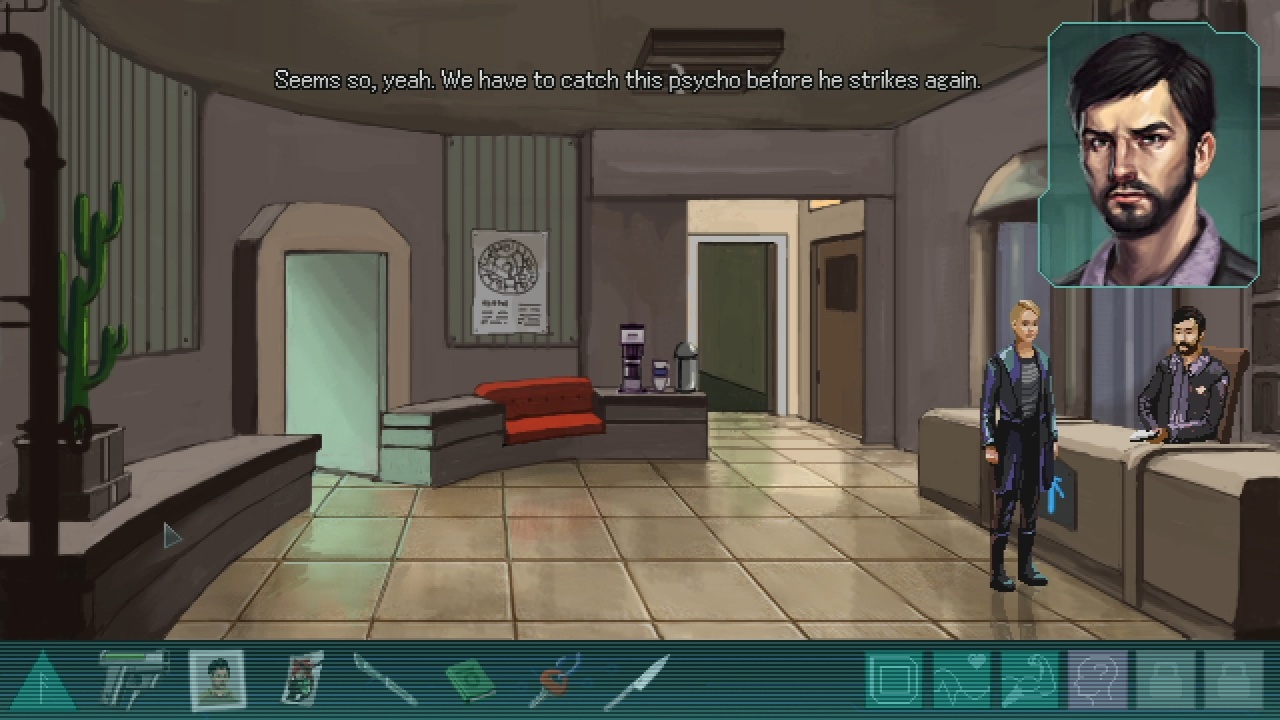Choose the key with orange tag
The width and height of the screenshot is (1280, 720).
(x=553, y=681)
